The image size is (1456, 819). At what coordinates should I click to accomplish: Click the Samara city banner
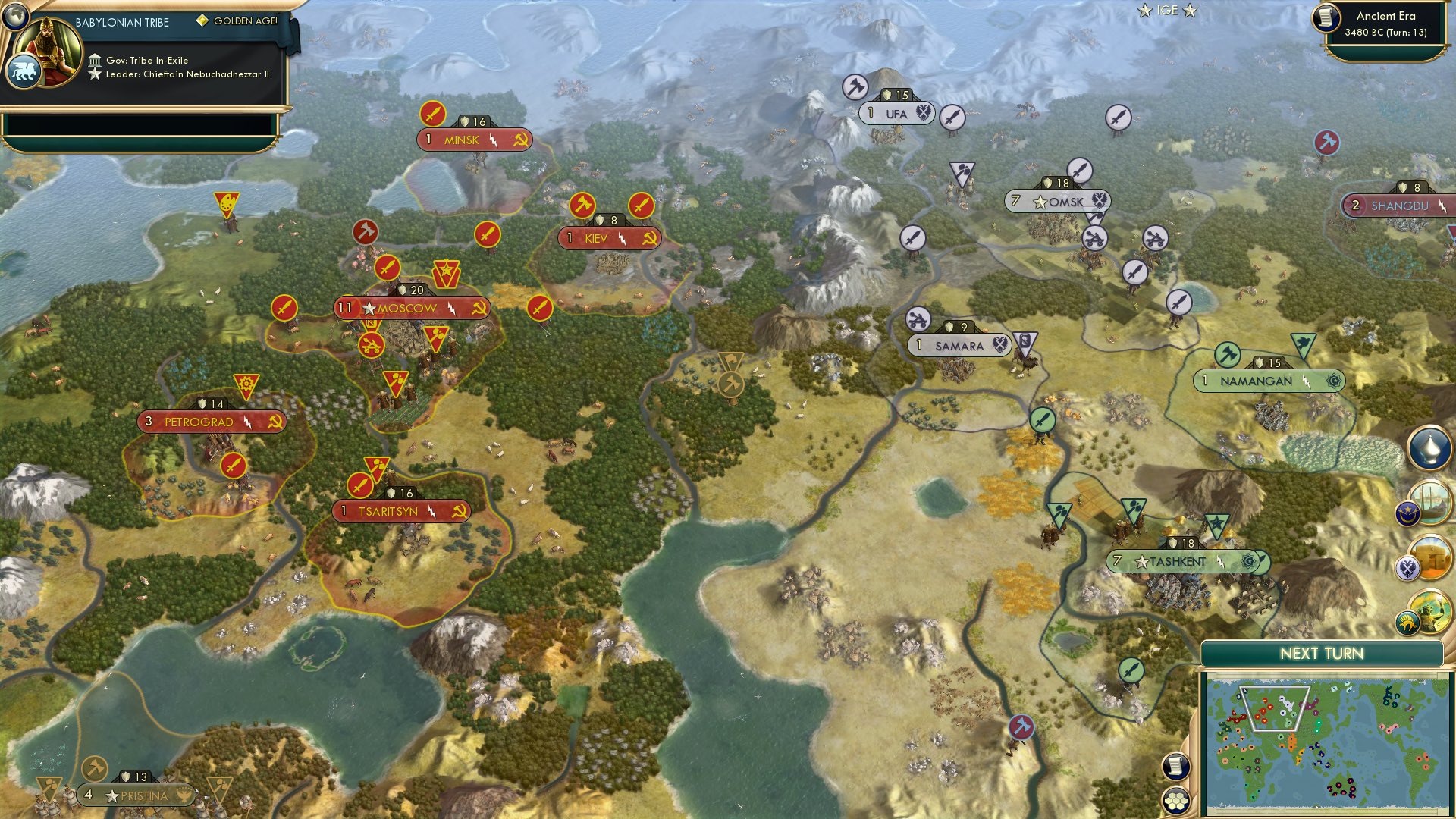click(x=959, y=345)
